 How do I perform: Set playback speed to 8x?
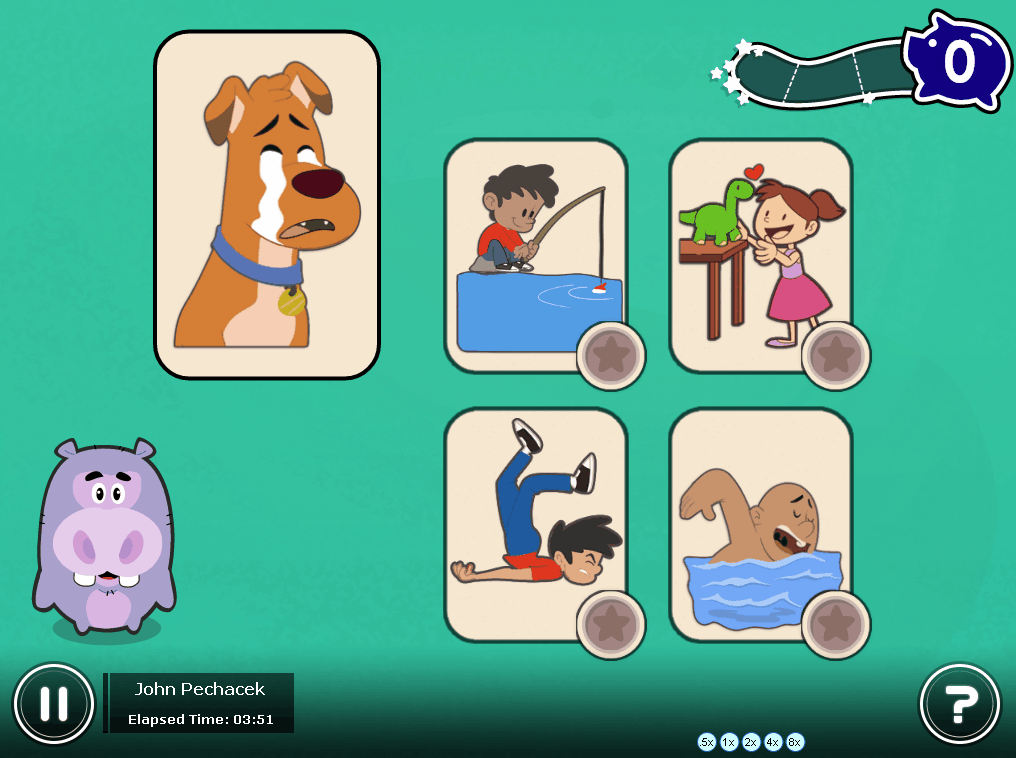(795, 742)
